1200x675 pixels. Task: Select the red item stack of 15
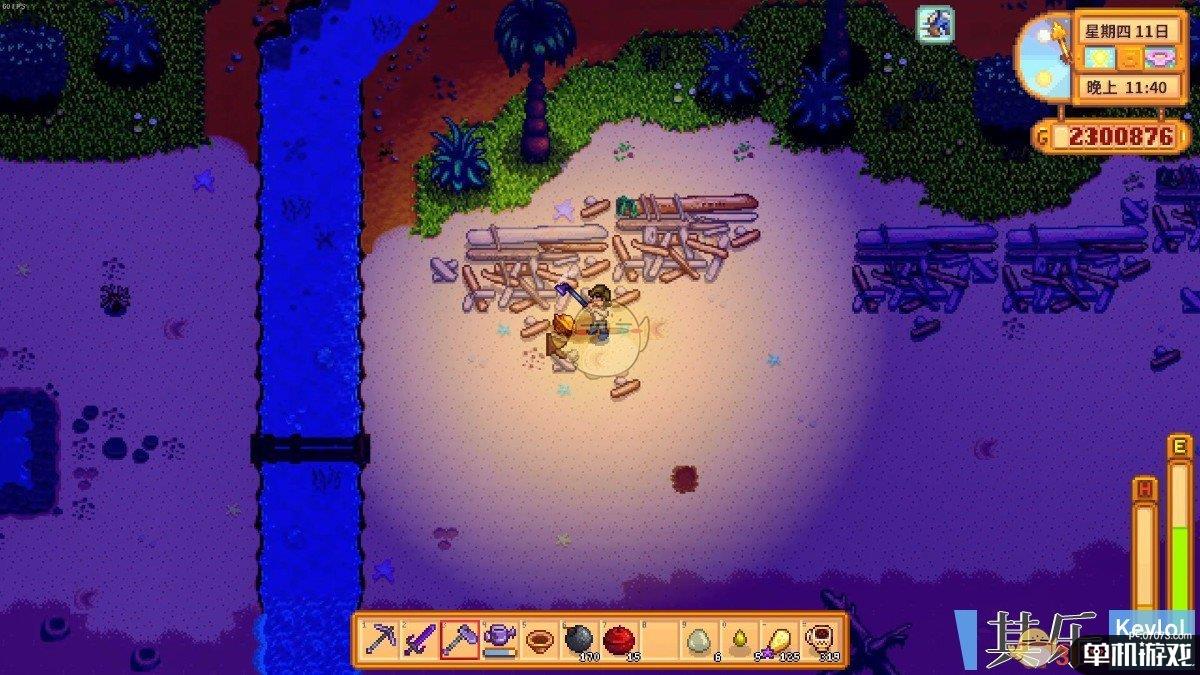click(x=620, y=639)
